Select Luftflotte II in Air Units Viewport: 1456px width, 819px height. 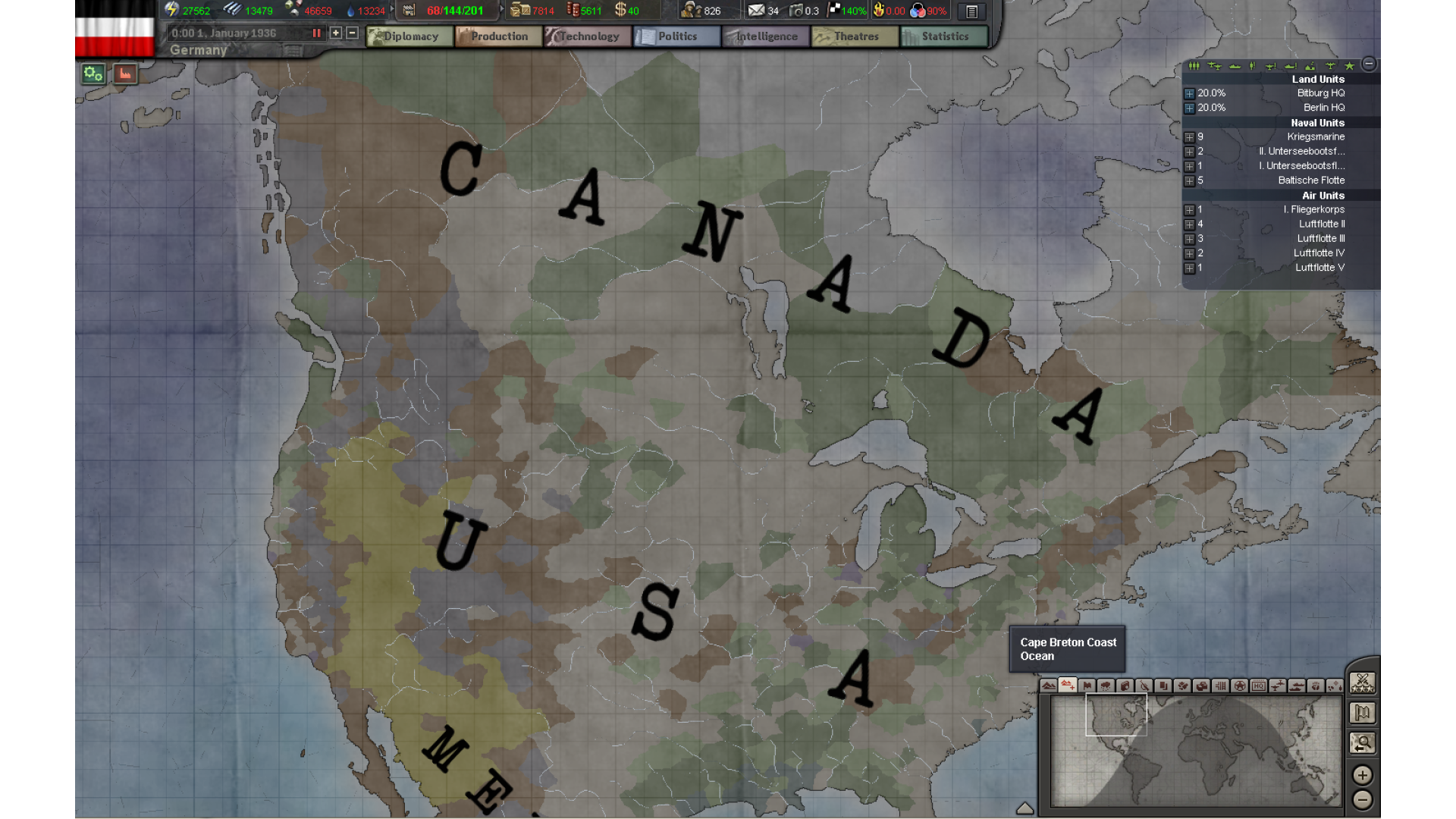click(x=1321, y=224)
